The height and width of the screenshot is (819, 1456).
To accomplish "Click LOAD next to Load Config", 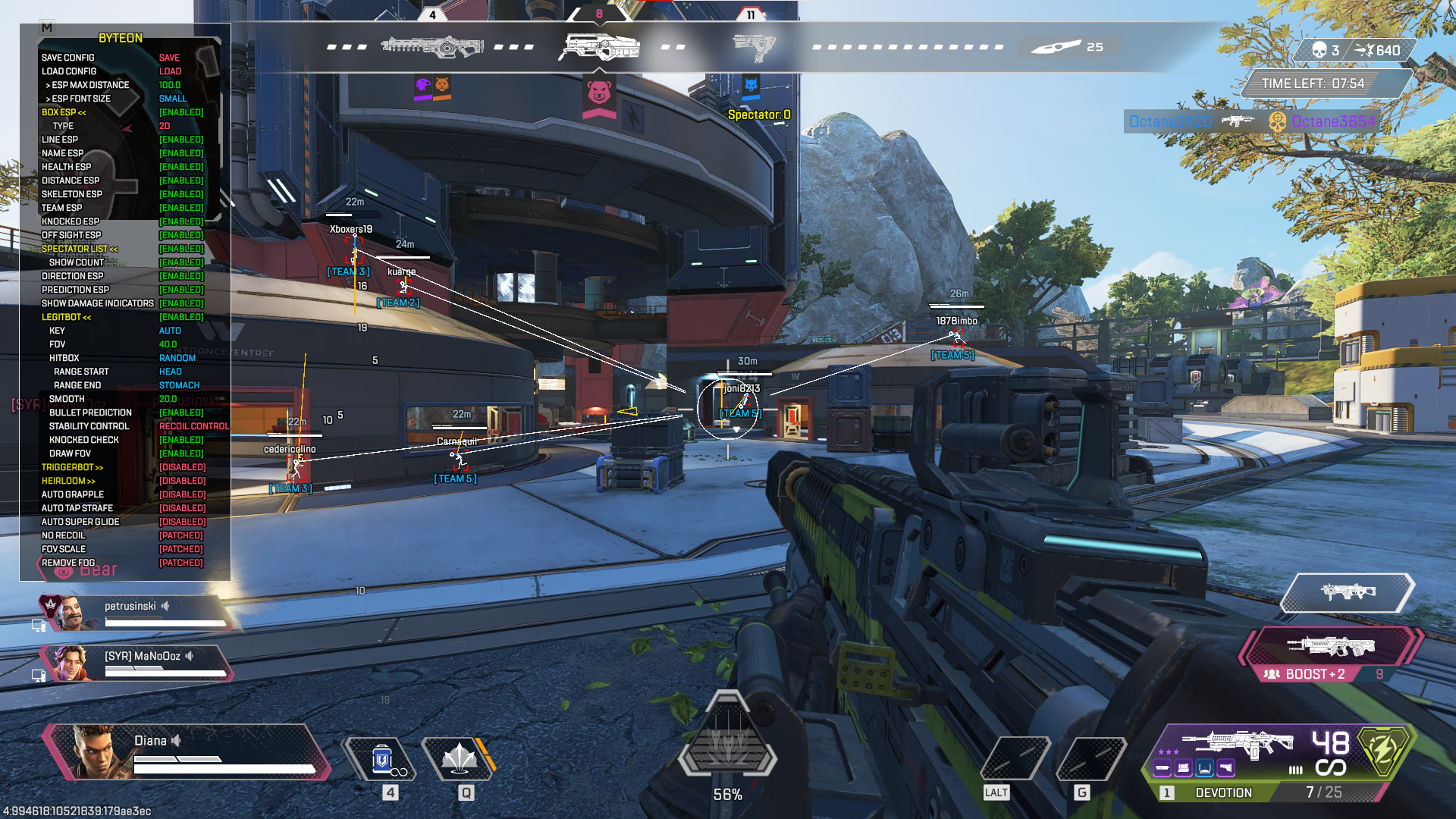I will [x=170, y=71].
